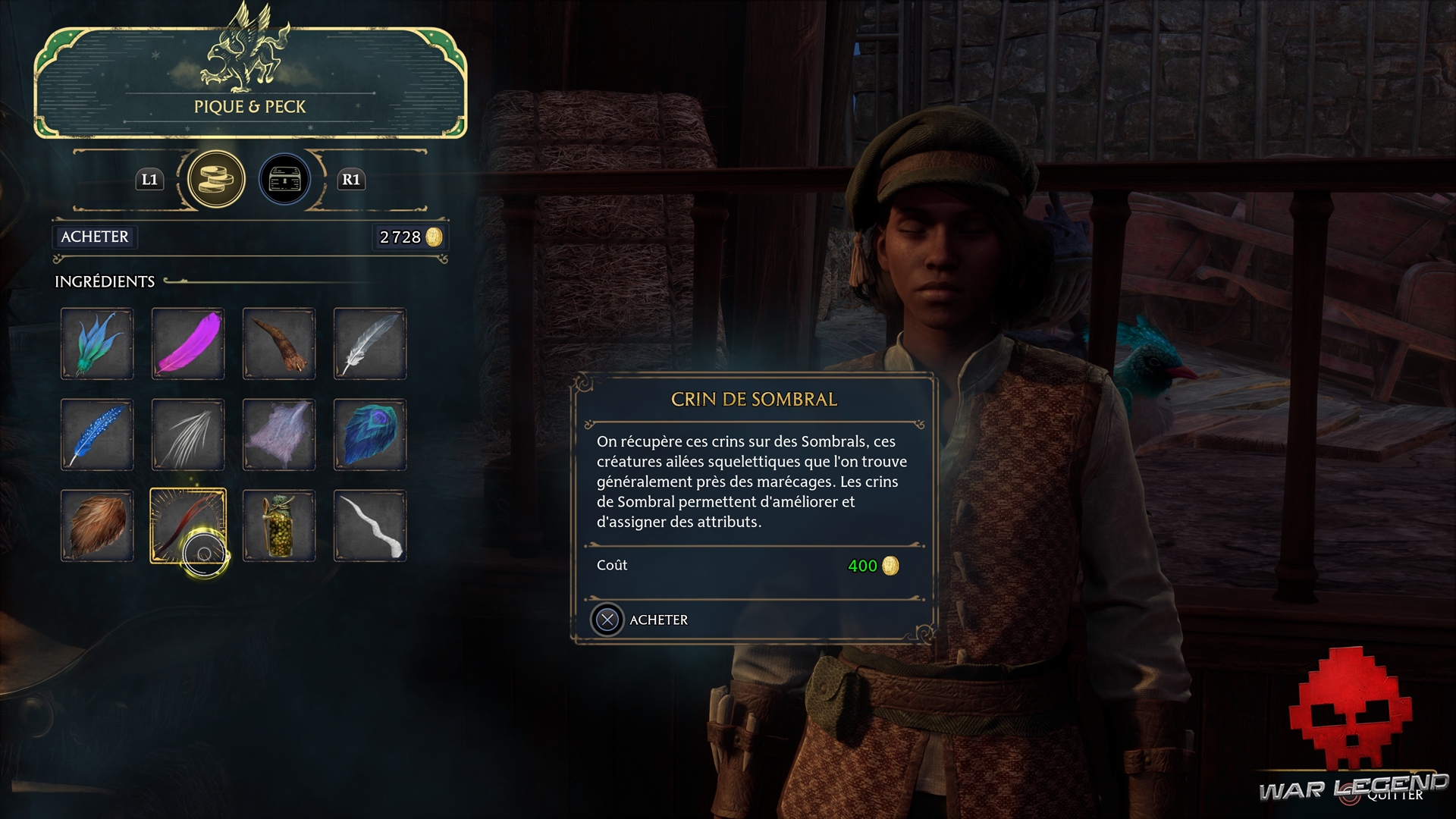This screenshot has width=1456, height=819.
Task: Switch to the gold coins buy tab
Action: 216,180
